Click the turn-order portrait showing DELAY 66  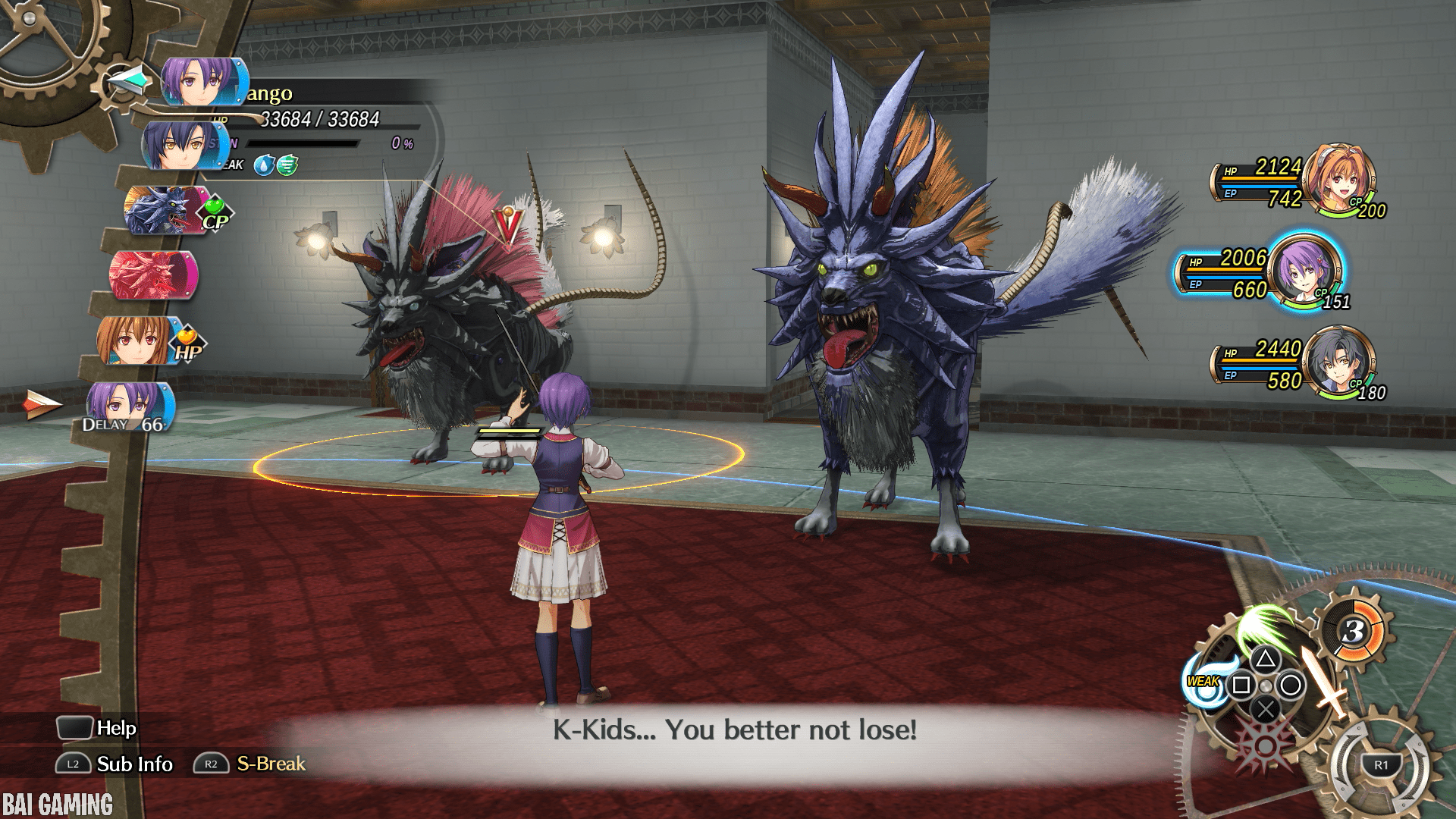coord(129,406)
